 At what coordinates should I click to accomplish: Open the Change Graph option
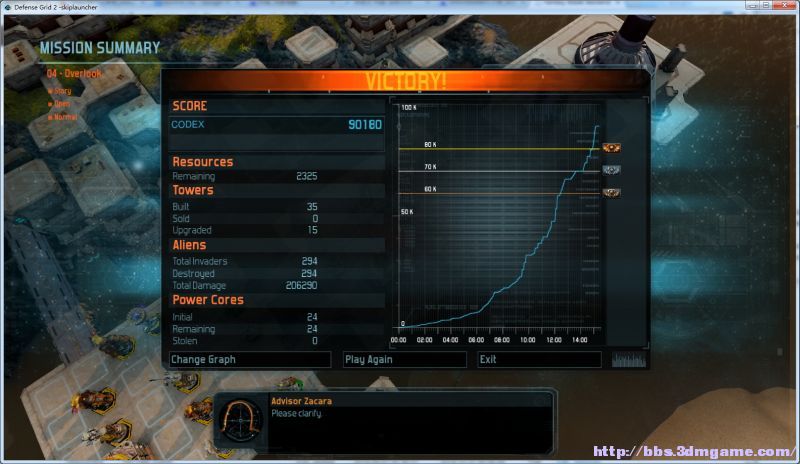(249, 359)
